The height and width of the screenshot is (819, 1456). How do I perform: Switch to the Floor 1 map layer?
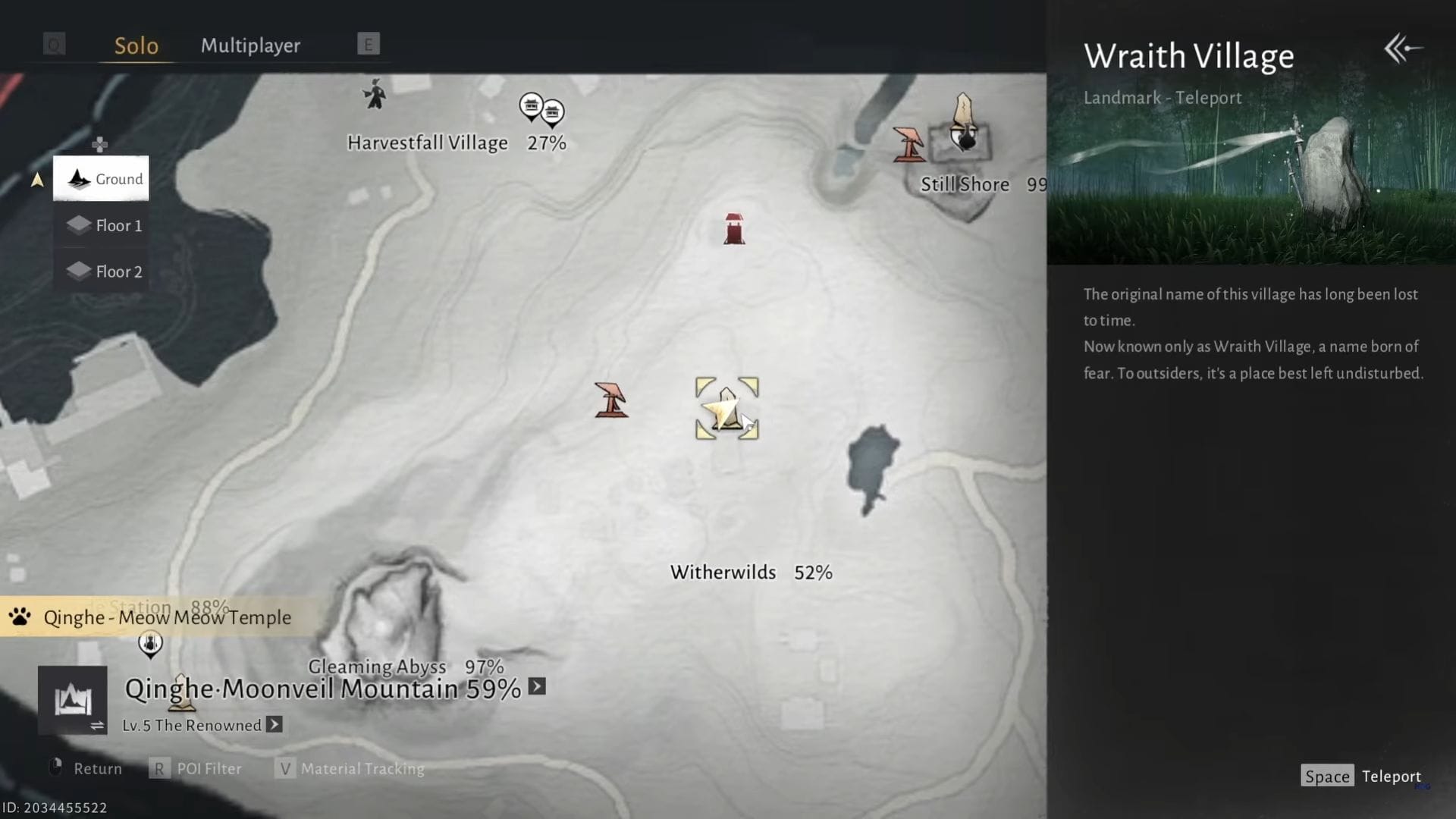106,225
